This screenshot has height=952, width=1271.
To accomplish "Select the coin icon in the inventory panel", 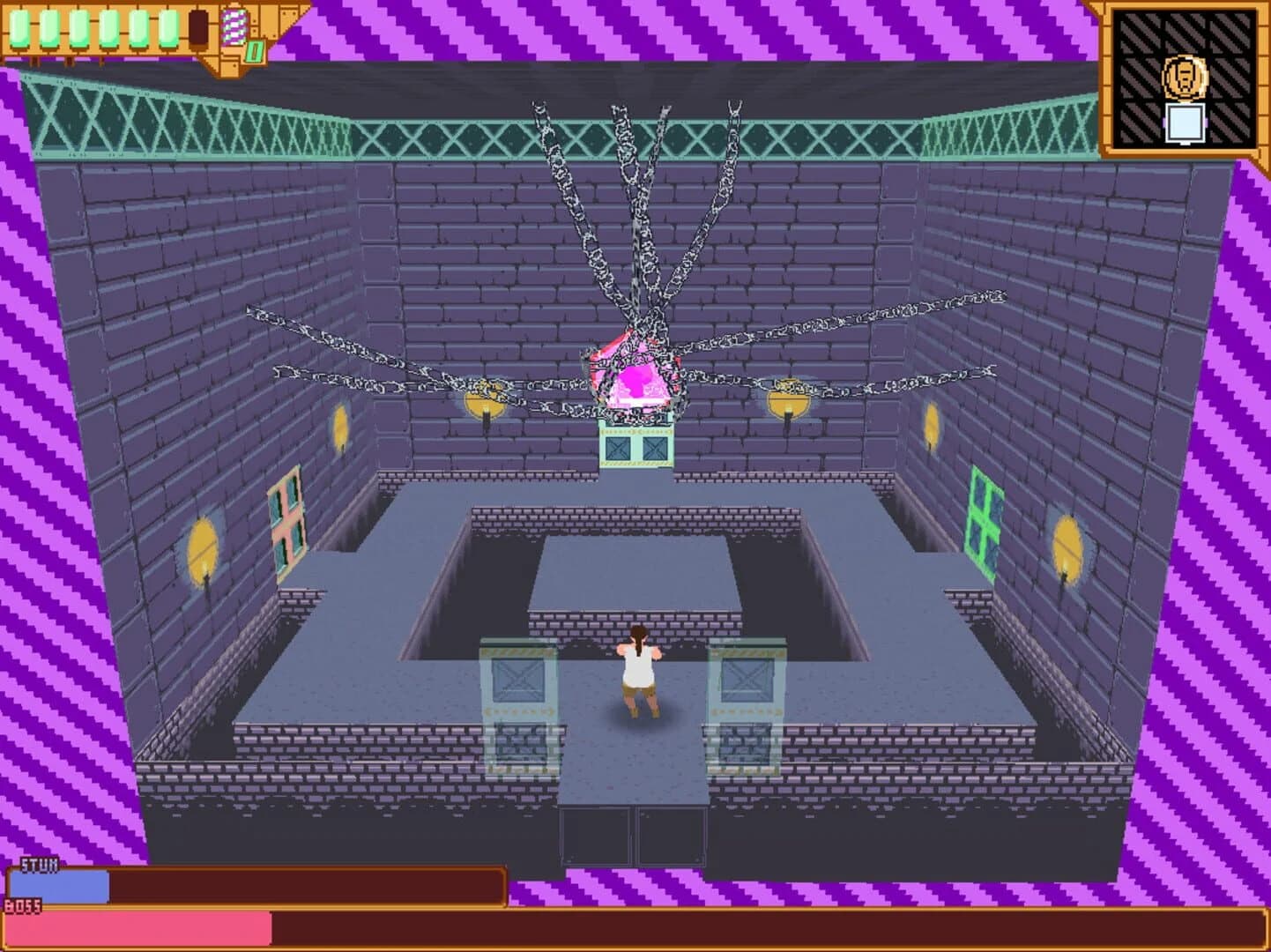I will 1186,78.
